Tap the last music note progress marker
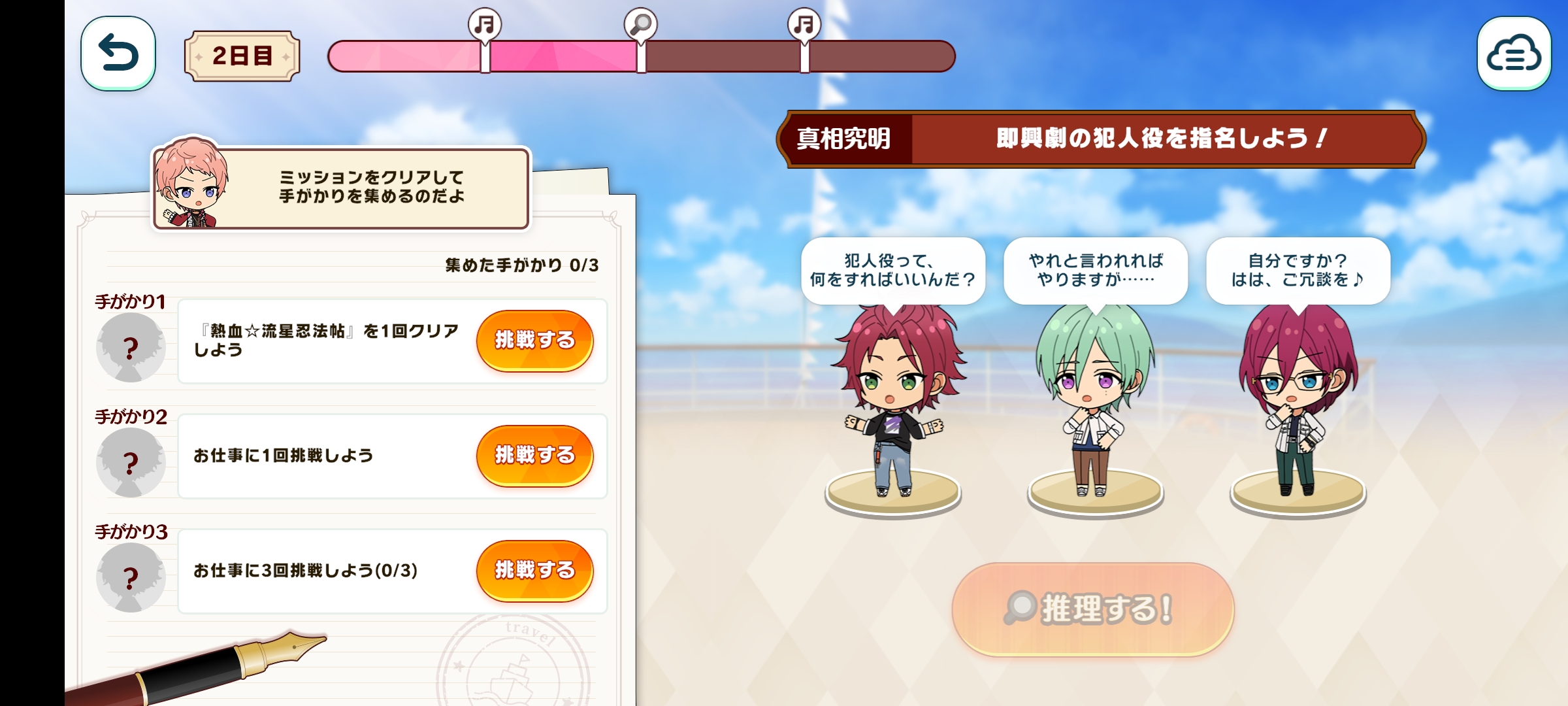 pos(804,25)
